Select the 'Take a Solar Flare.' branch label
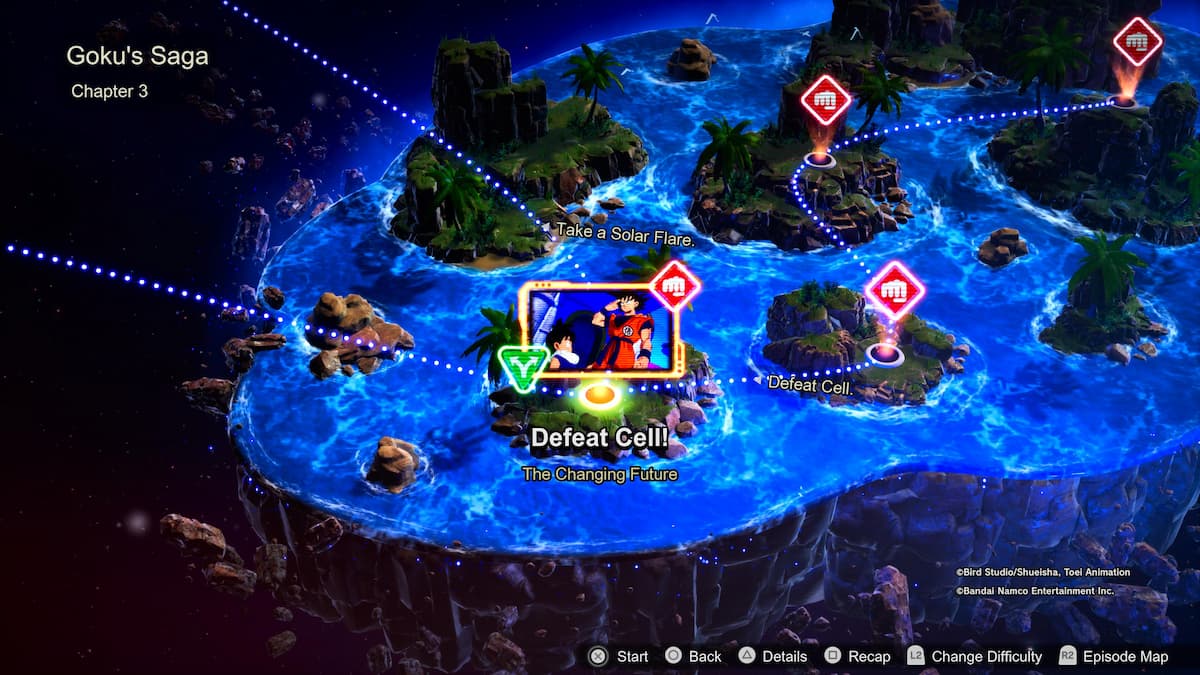The height and width of the screenshot is (675, 1200). [x=625, y=231]
